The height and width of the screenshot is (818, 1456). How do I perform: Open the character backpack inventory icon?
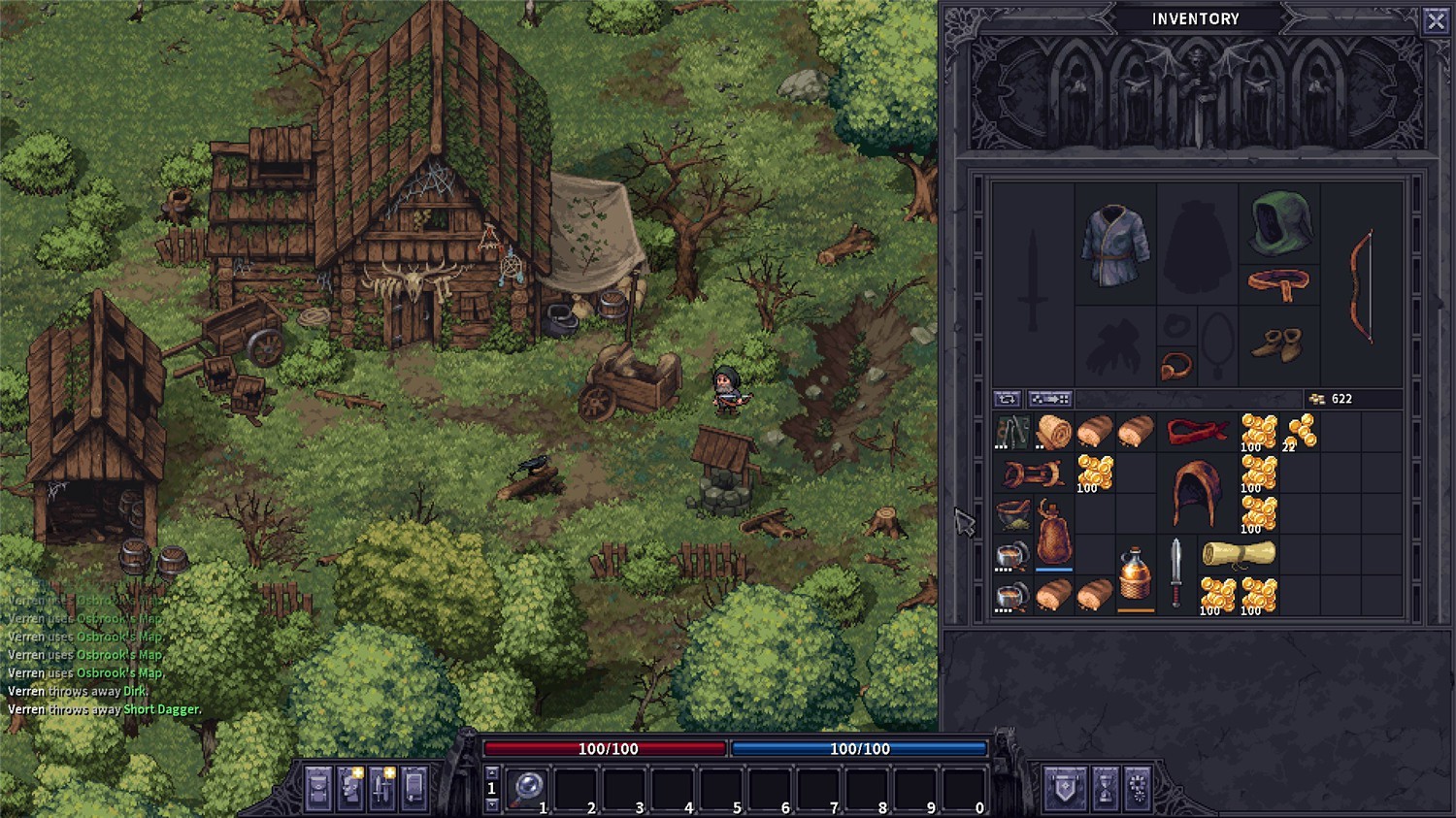(x=317, y=789)
